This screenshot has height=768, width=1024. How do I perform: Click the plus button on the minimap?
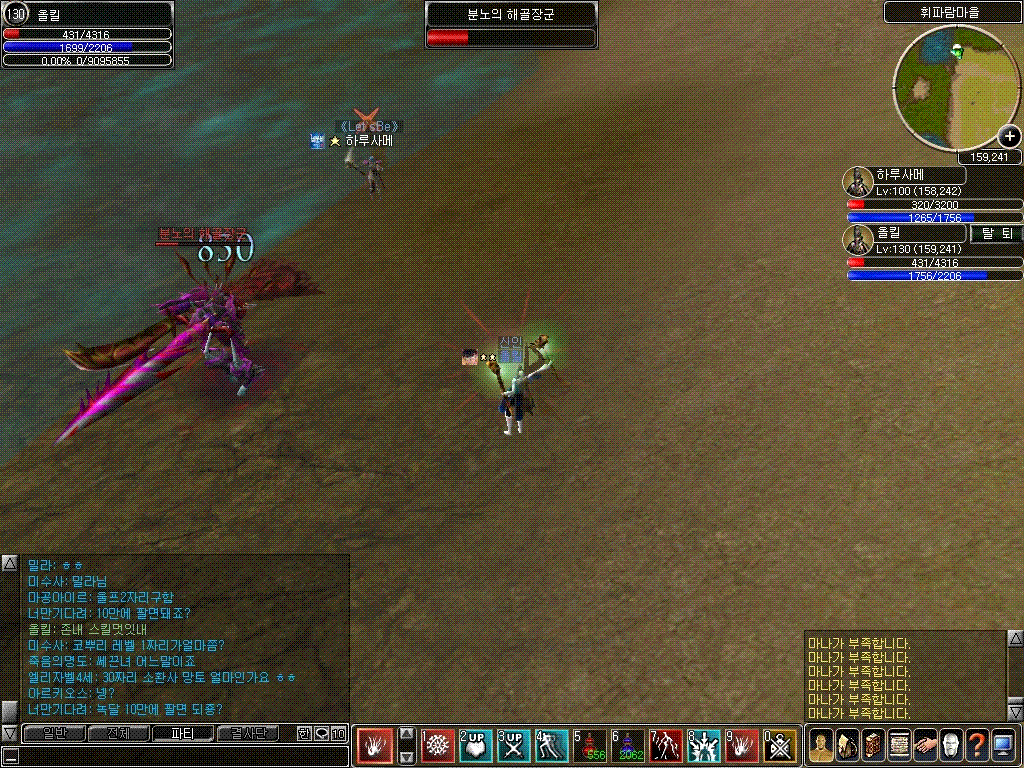pyautogui.click(x=1008, y=137)
